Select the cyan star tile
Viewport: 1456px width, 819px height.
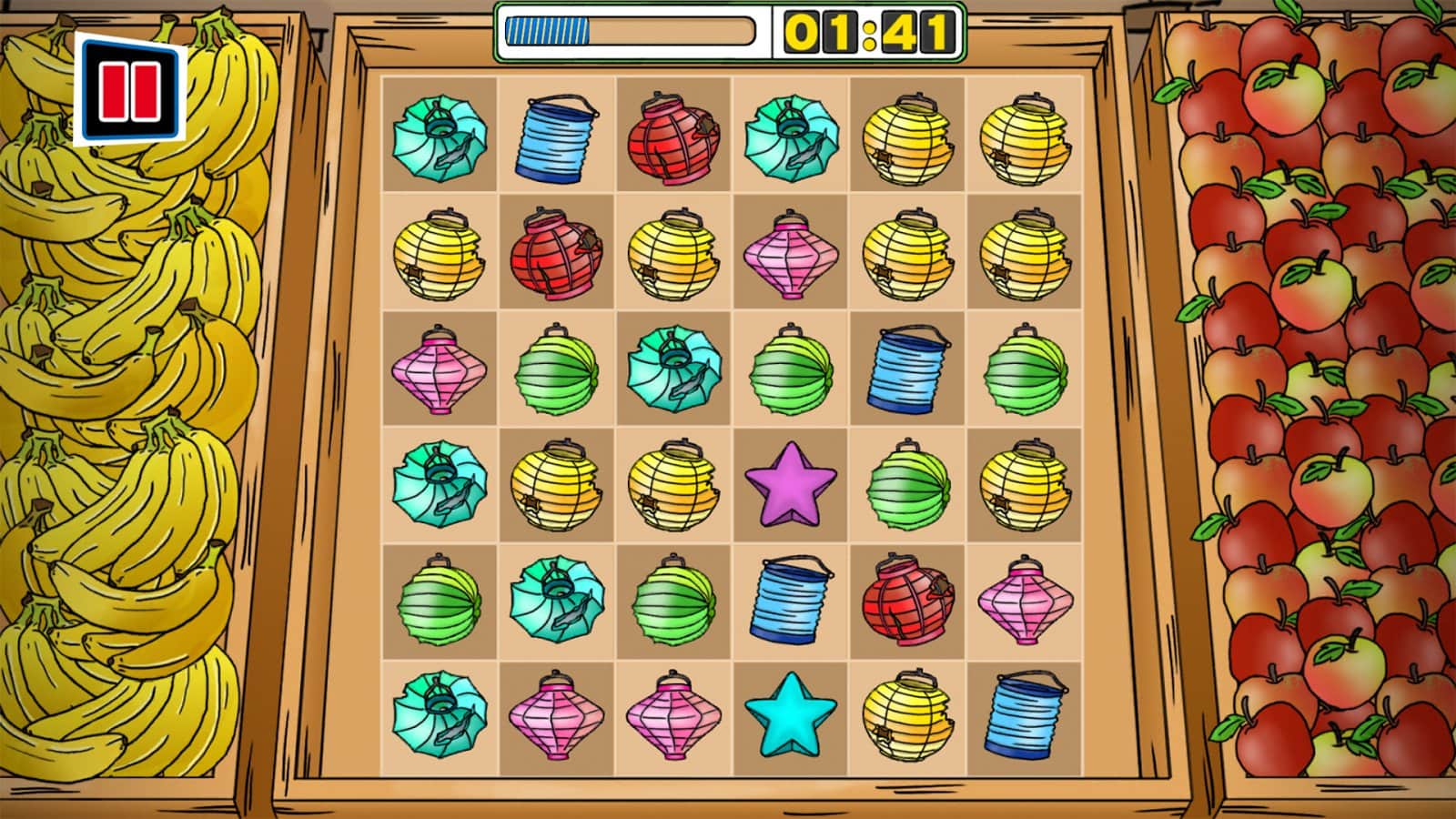(x=790, y=715)
